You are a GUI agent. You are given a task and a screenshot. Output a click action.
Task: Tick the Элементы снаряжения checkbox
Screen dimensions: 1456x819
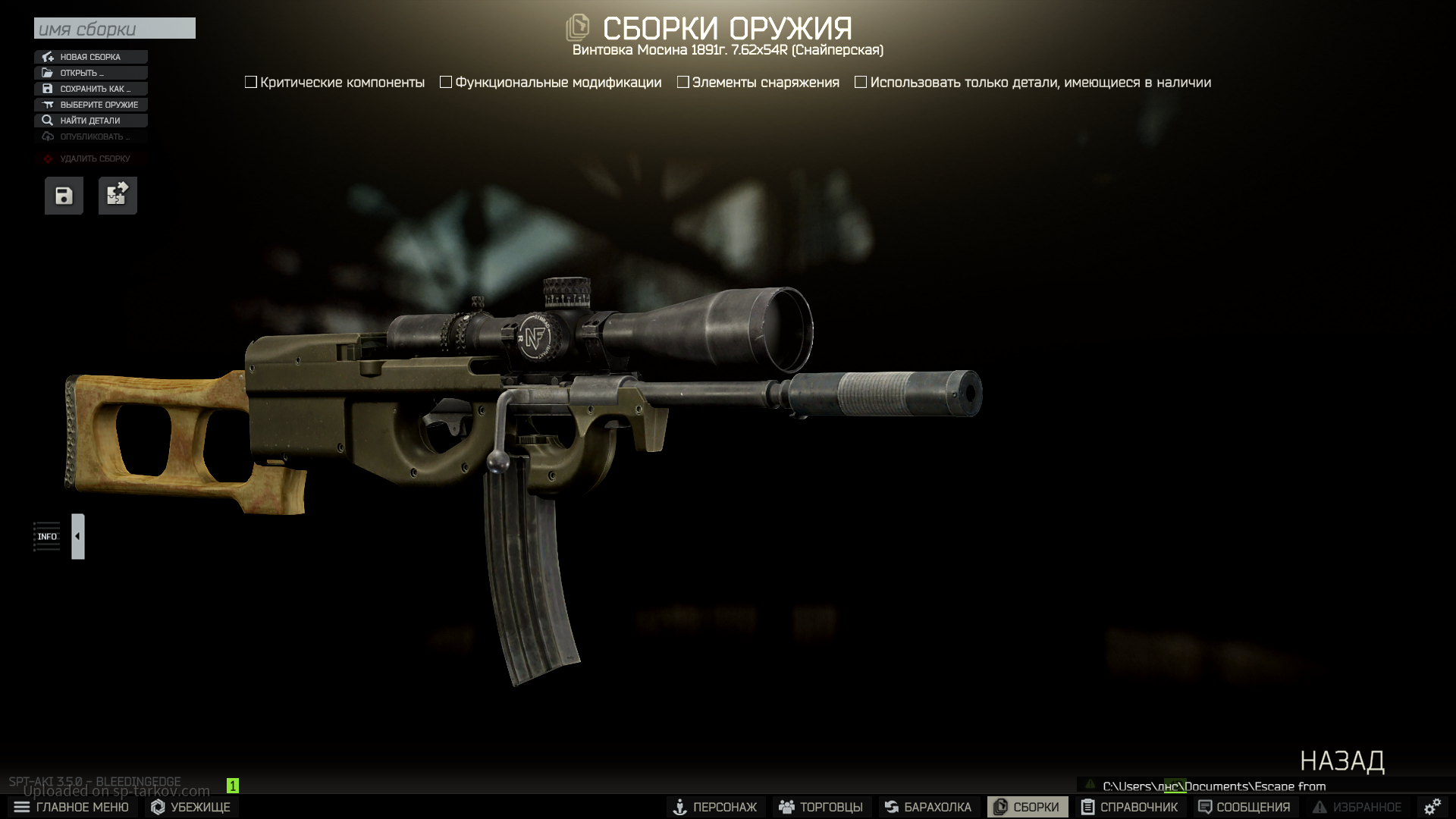click(683, 82)
